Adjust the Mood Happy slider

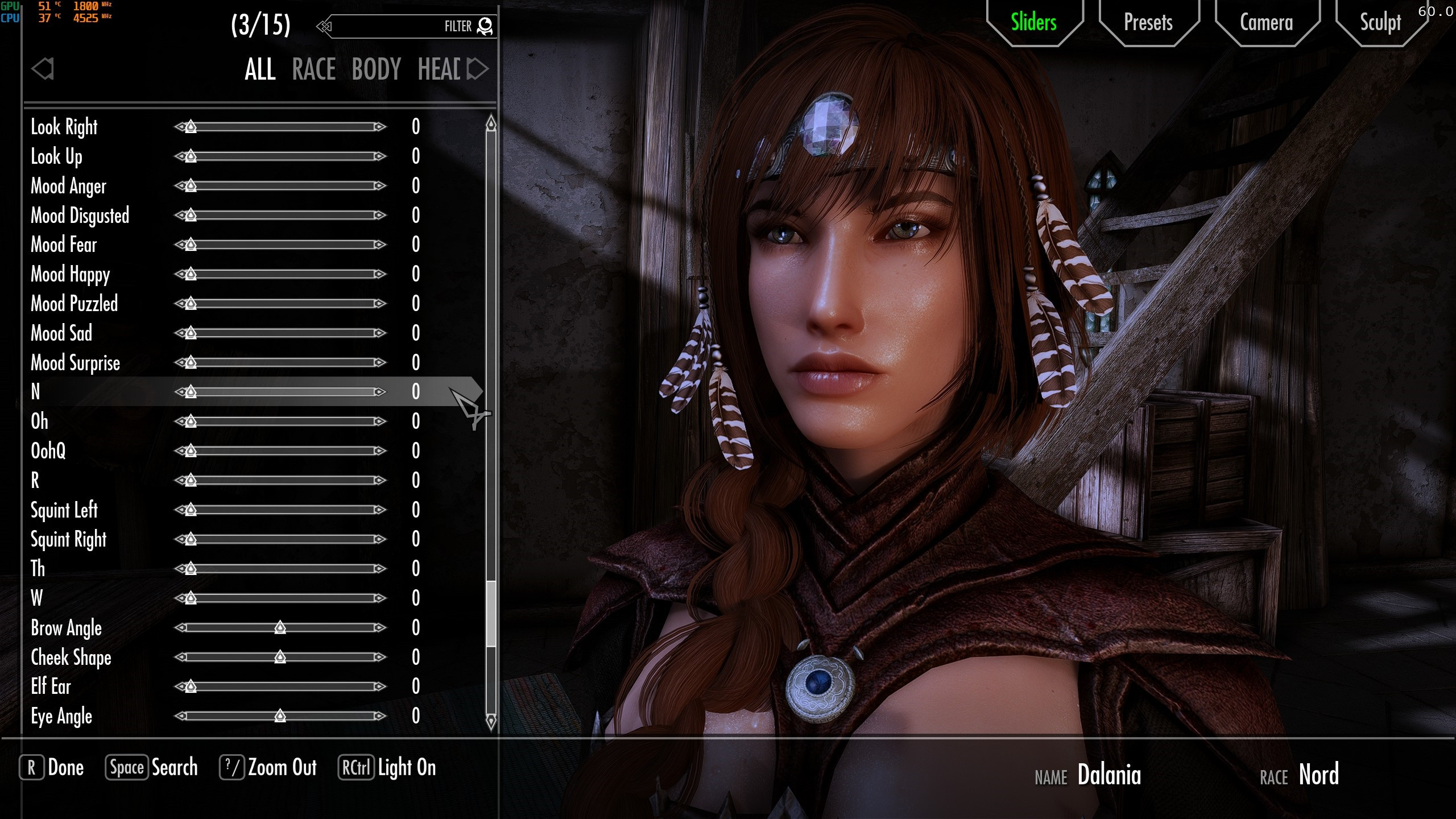point(191,274)
